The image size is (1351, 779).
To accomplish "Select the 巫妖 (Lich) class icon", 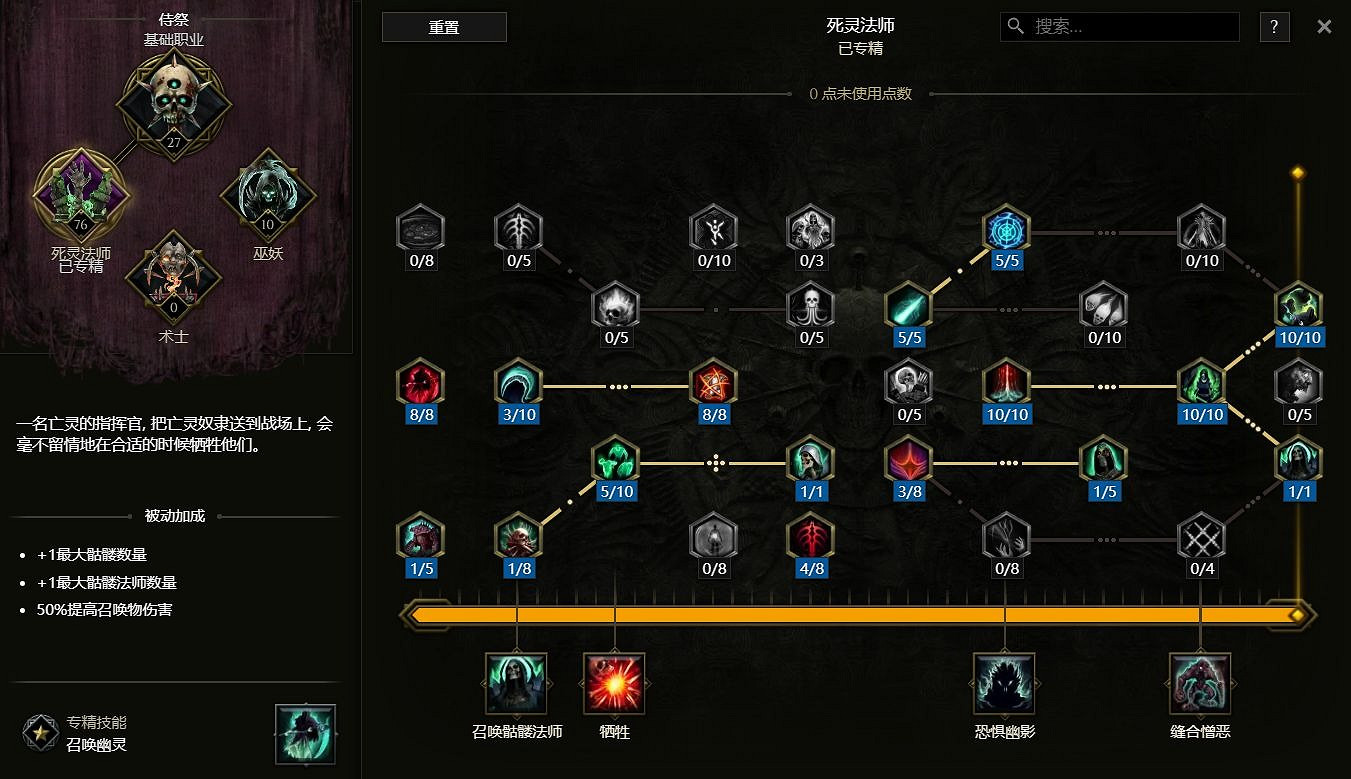I will coord(266,196).
